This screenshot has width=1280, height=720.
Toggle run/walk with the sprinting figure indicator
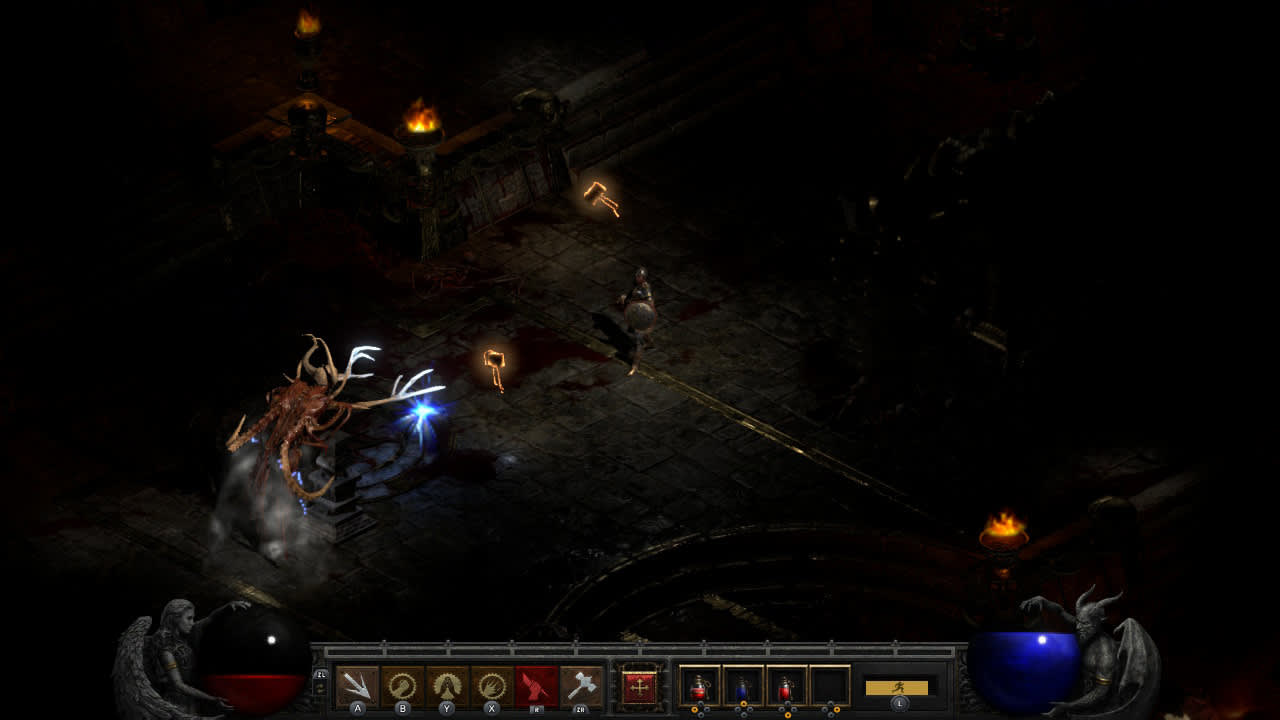point(900,688)
